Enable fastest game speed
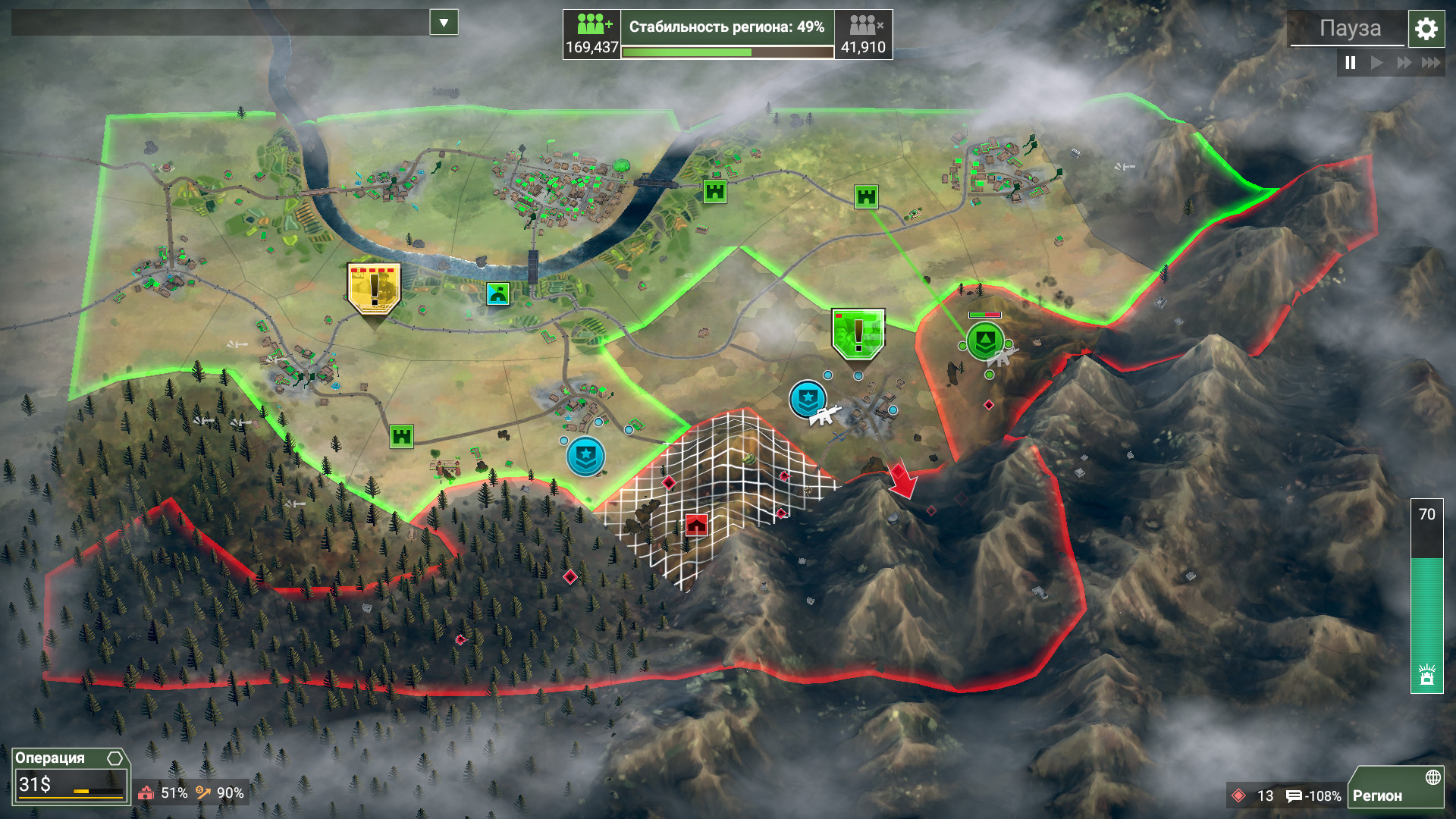The width and height of the screenshot is (1456, 819). pos(1432,64)
